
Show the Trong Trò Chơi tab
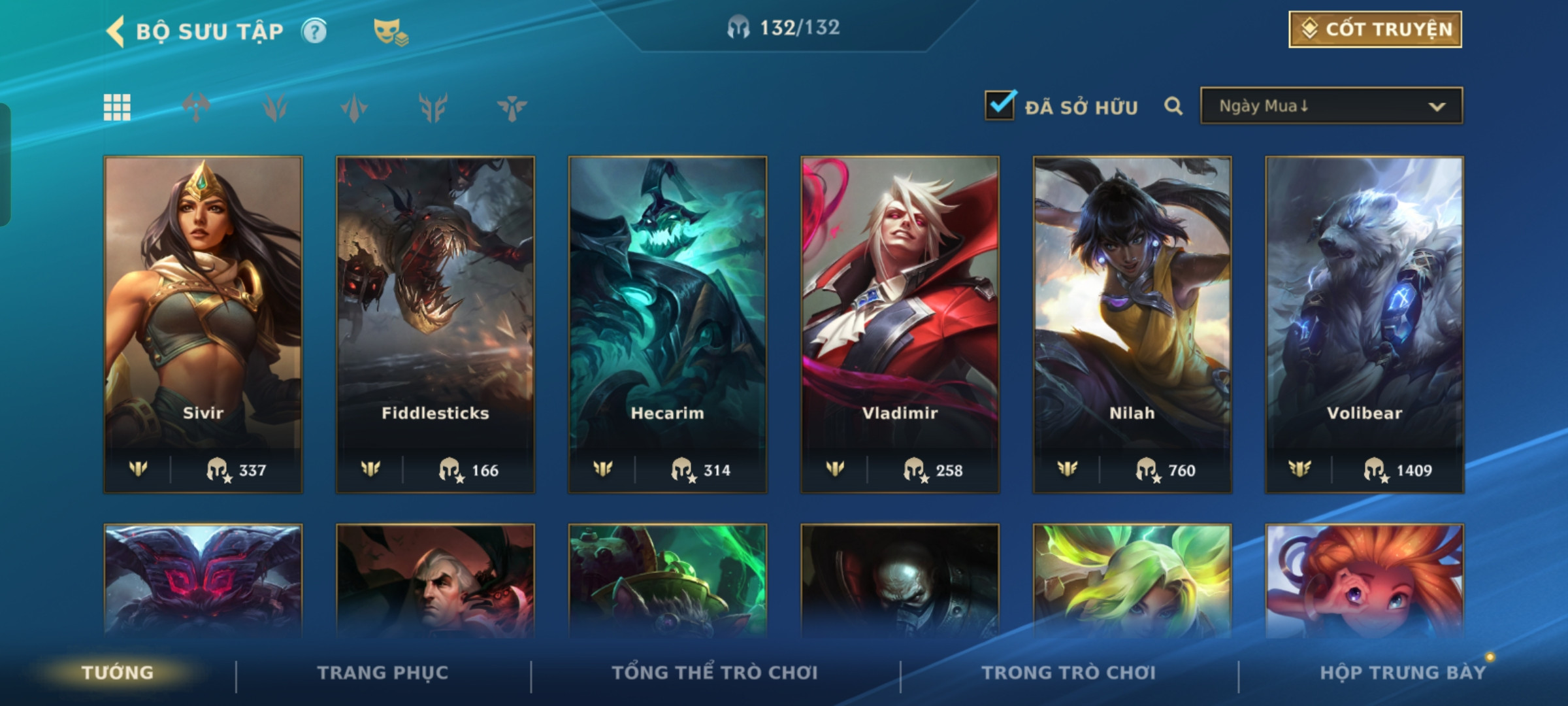pos(1069,673)
